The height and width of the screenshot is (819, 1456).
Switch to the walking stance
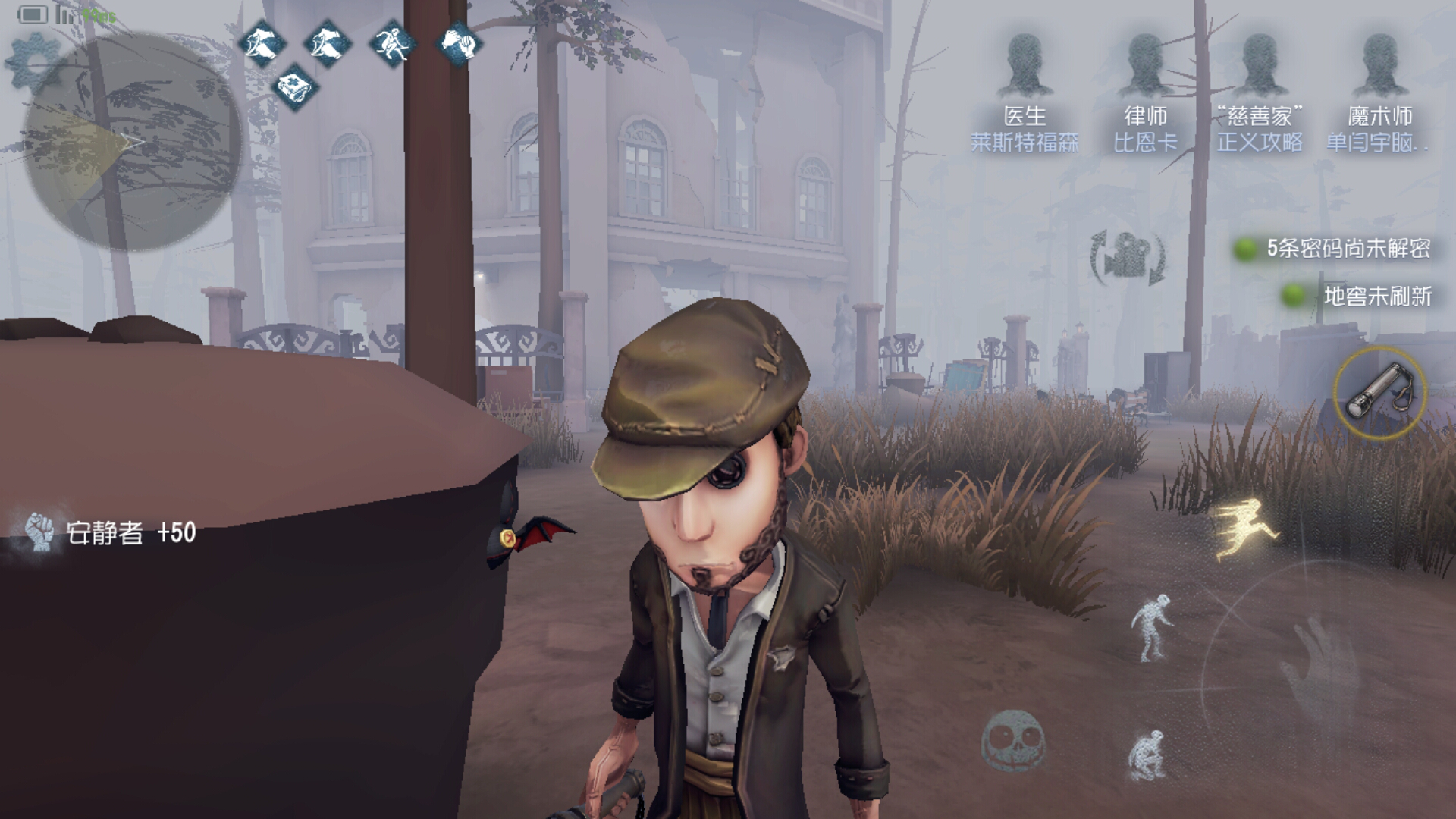tap(1153, 627)
